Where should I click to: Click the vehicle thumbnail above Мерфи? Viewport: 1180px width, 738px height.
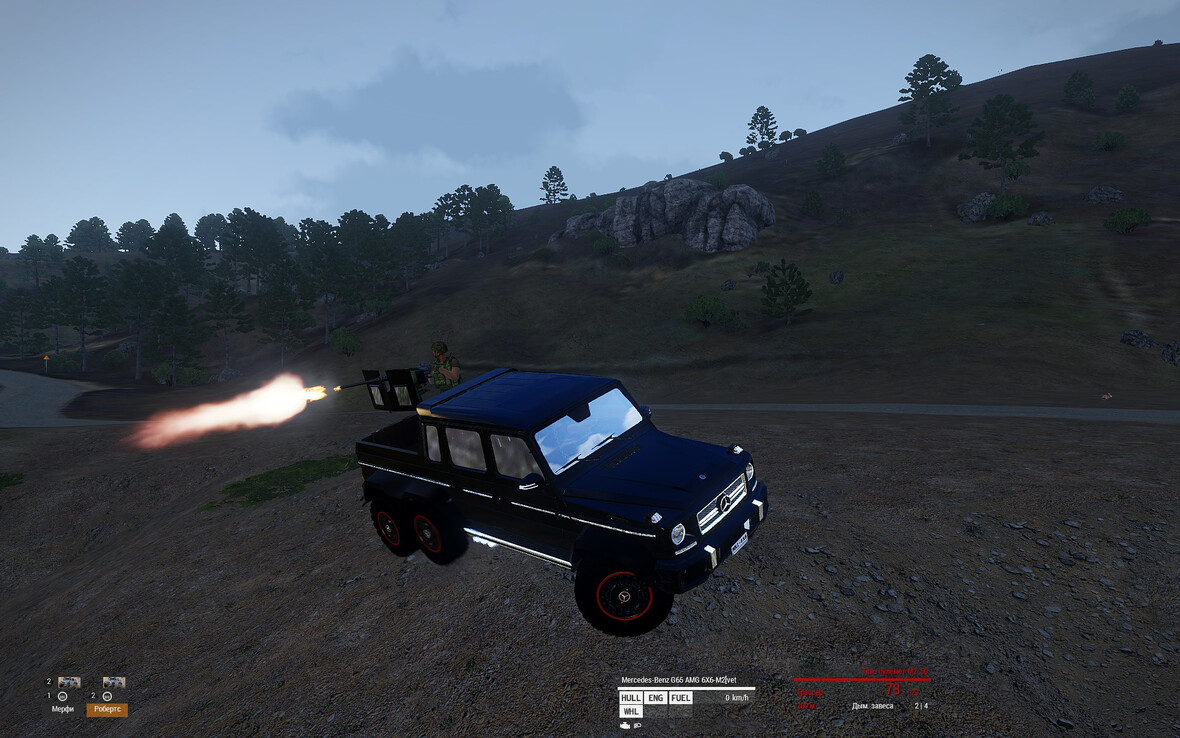(x=68, y=682)
